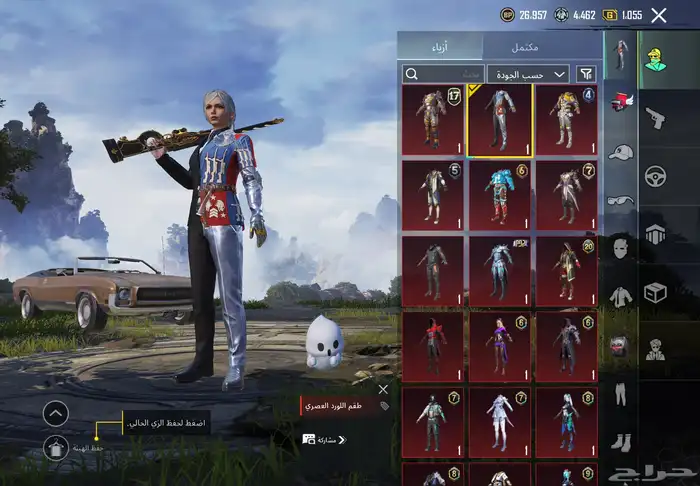Screen dimensions: 700x486
Task: Choose the jacket tops category
Action: (x=621, y=296)
